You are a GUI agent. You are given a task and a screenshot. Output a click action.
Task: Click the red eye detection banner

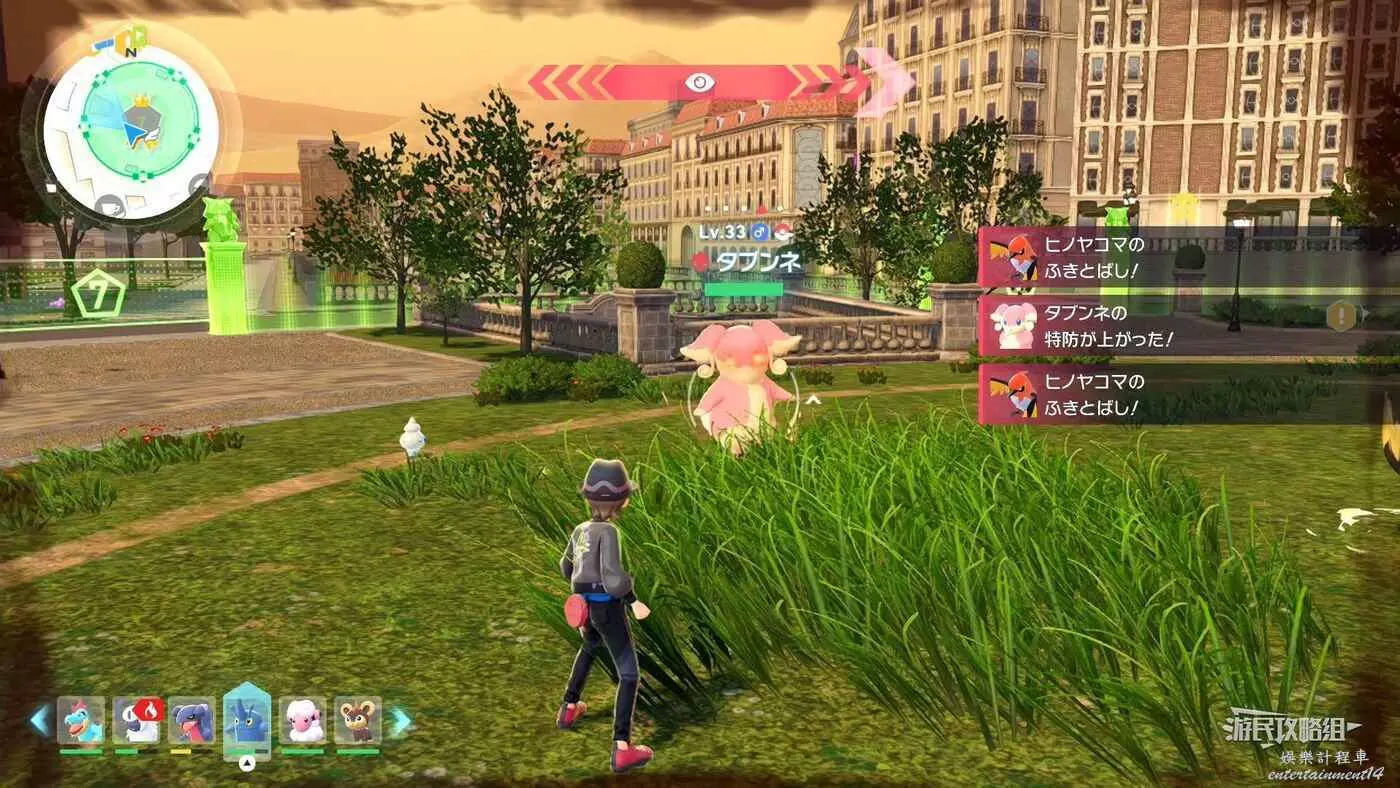(x=700, y=82)
